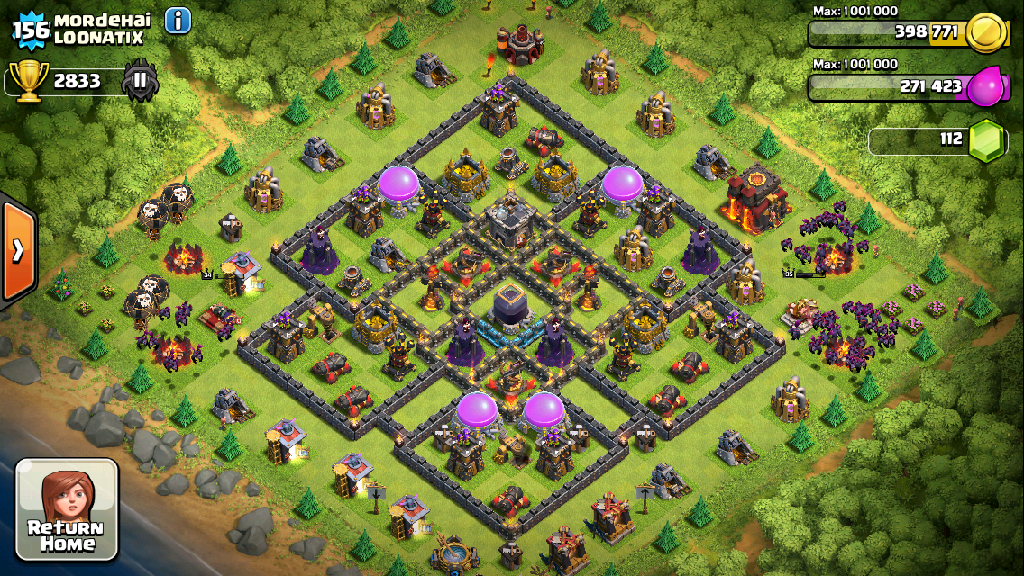This screenshot has width=1024, height=576.
Task: Expand the orange arrow side panel
Action: tap(18, 251)
